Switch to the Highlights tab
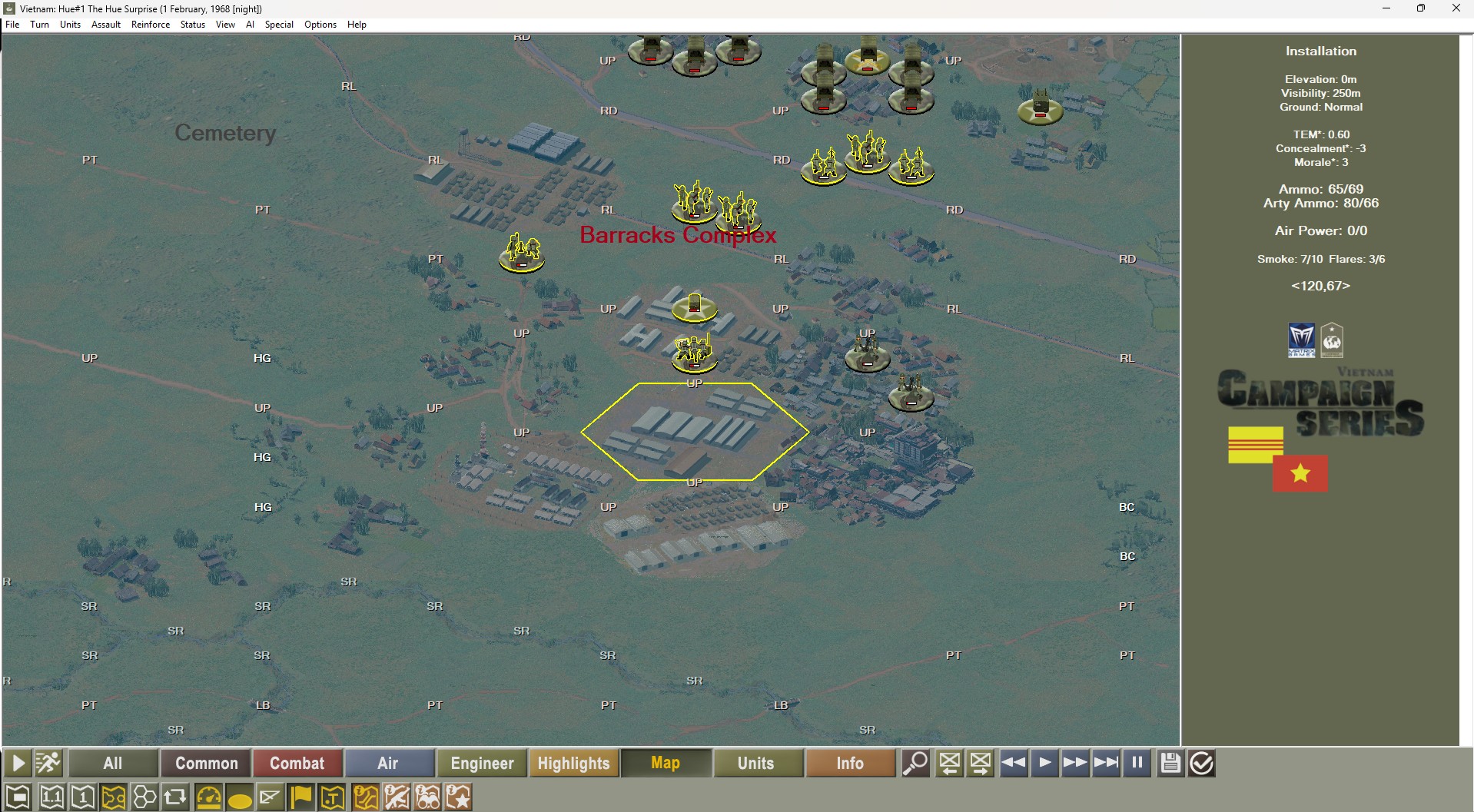1474x812 pixels. pyautogui.click(x=573, y=763)
